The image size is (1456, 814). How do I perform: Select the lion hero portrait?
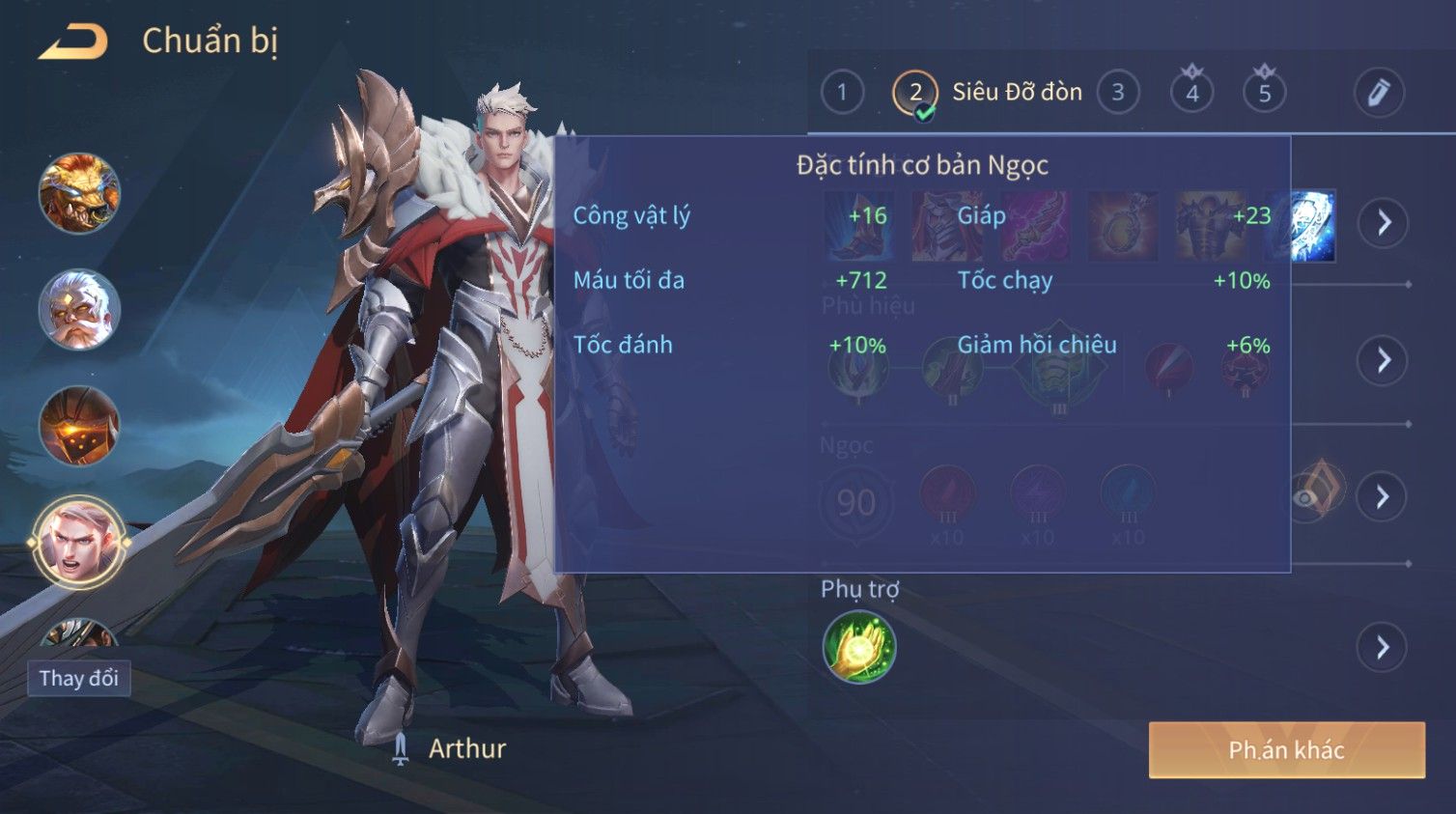click(79, 193)
